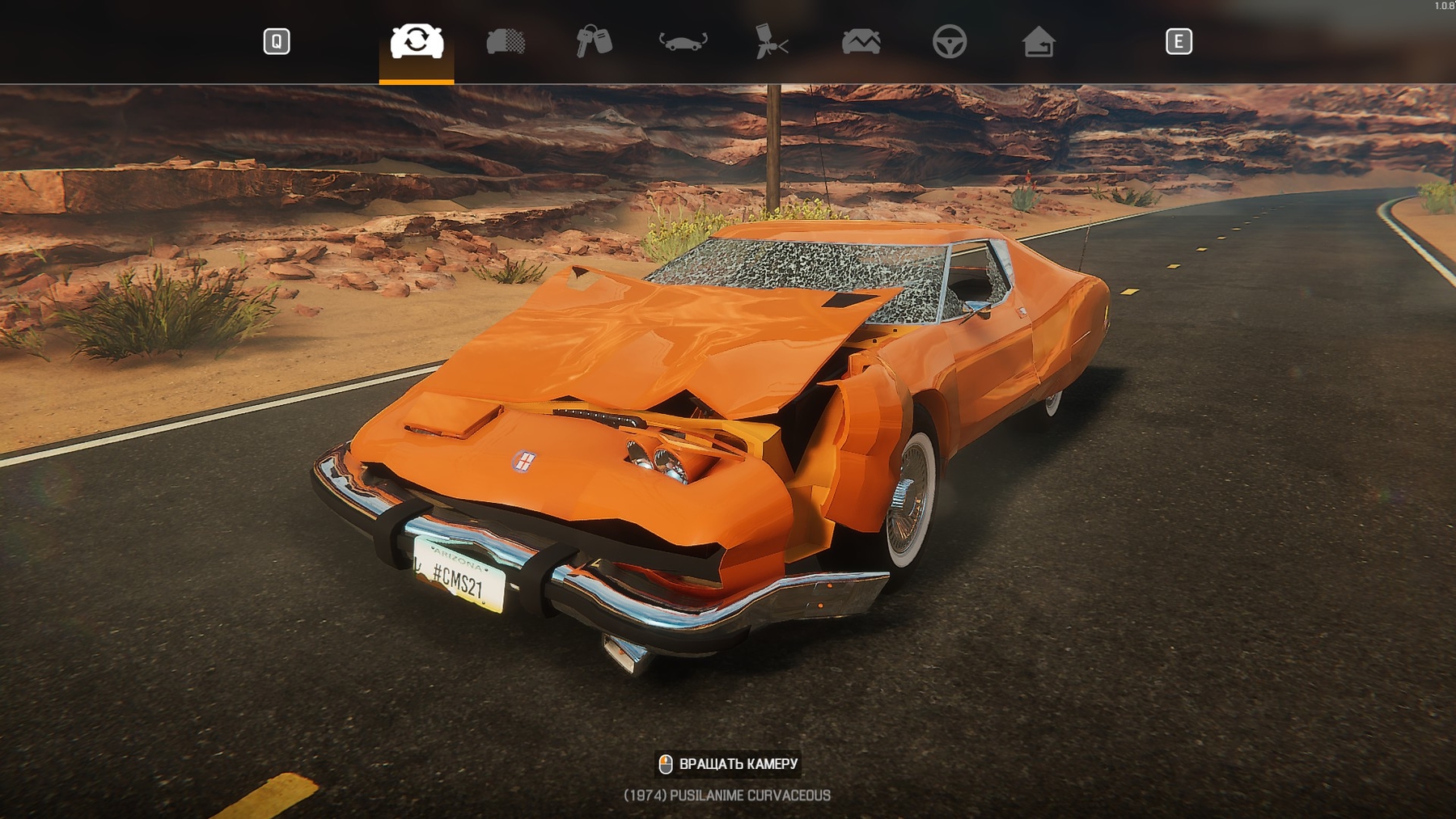
Task: Choose the car with curved arrows tab
Action: (683, 41)
